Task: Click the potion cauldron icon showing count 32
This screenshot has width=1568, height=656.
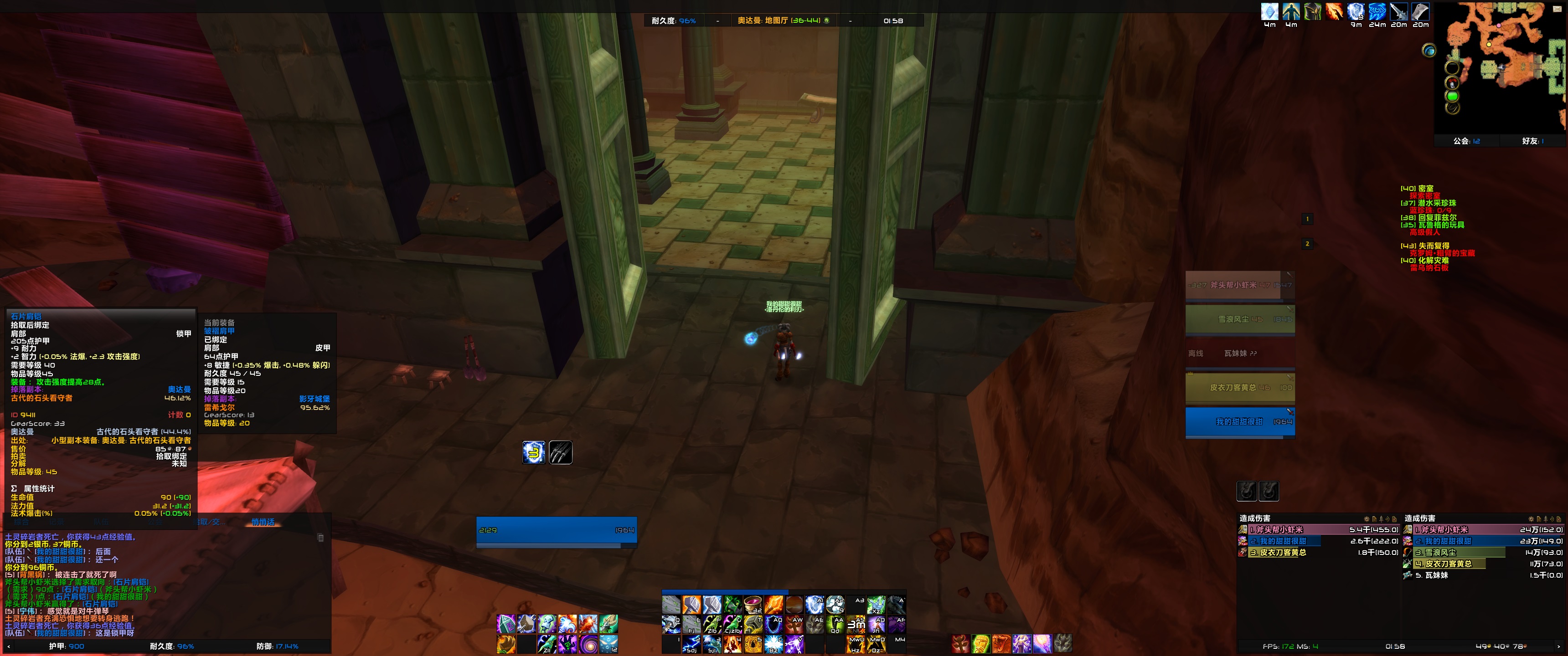Action: point(753,604)
